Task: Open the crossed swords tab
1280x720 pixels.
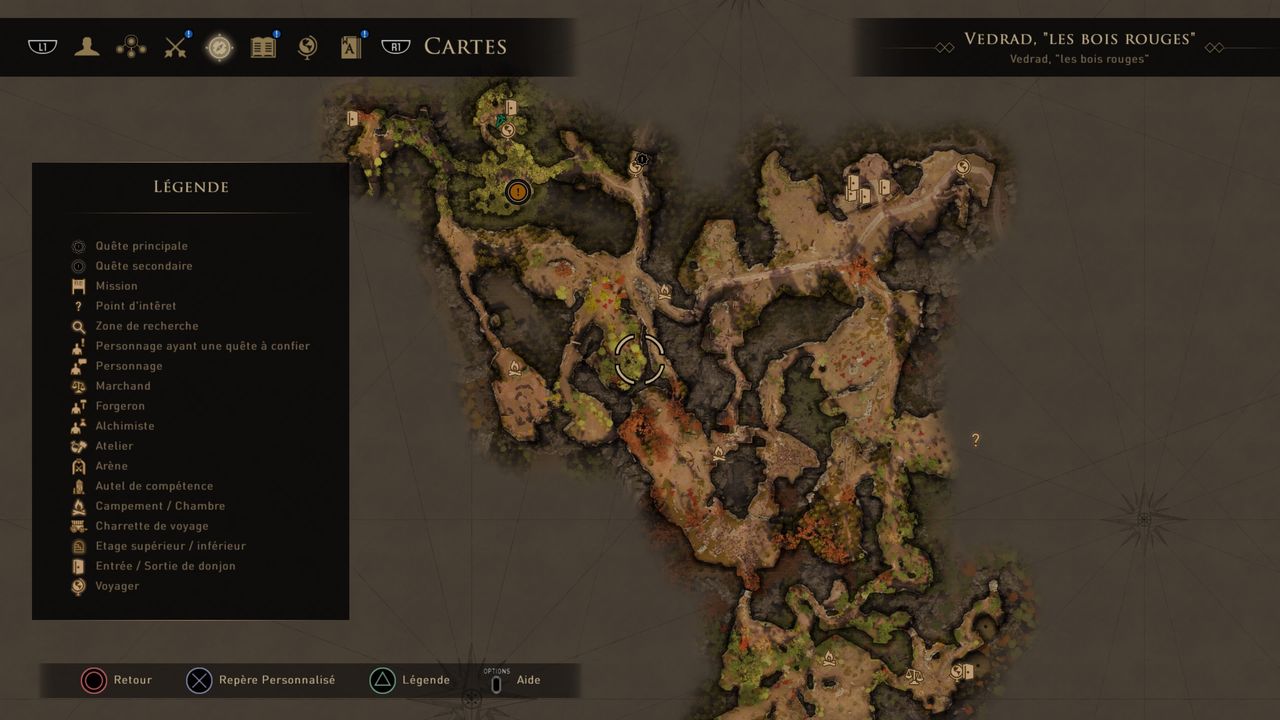Action: point(176,46)
